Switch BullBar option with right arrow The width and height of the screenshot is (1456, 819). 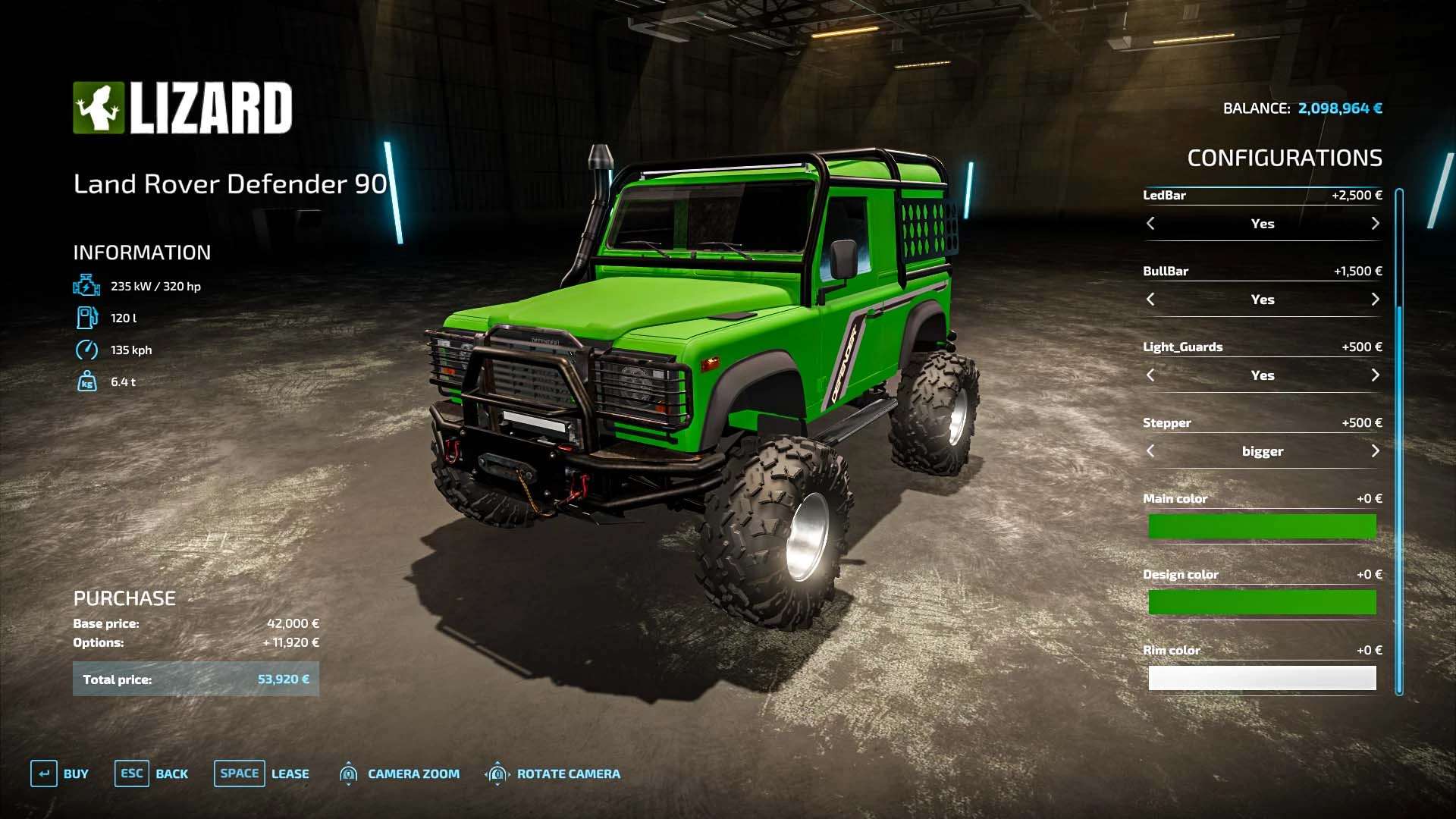pos(1375,300)
